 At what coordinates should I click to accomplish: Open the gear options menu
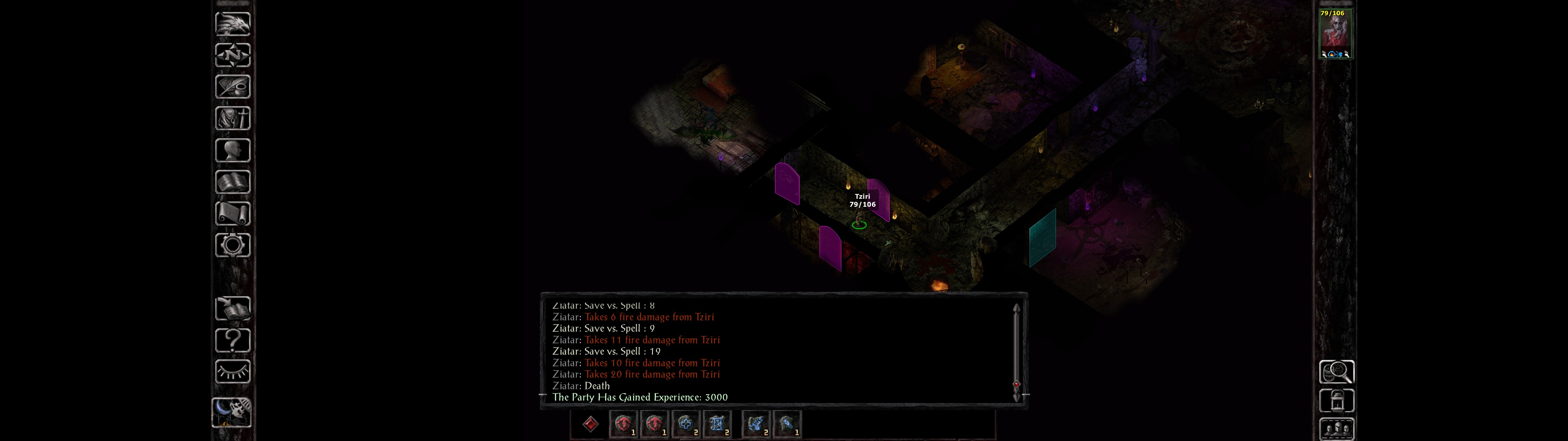[232, 245]
